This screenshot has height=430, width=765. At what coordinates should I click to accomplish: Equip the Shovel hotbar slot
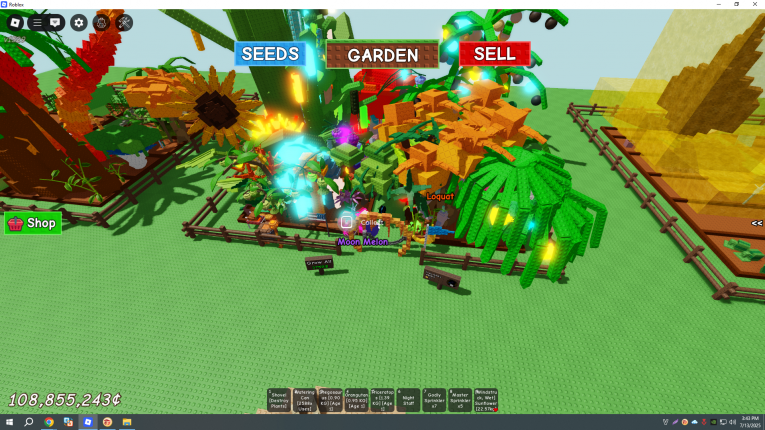(279, 400)
